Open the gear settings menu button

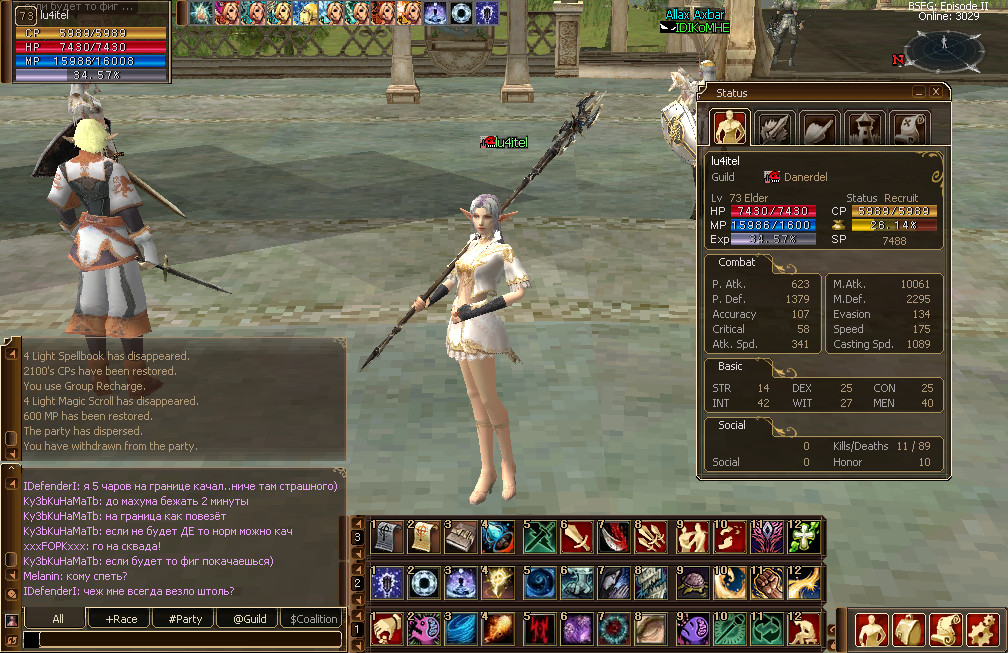pyautogui.click(x=983, y=629)
